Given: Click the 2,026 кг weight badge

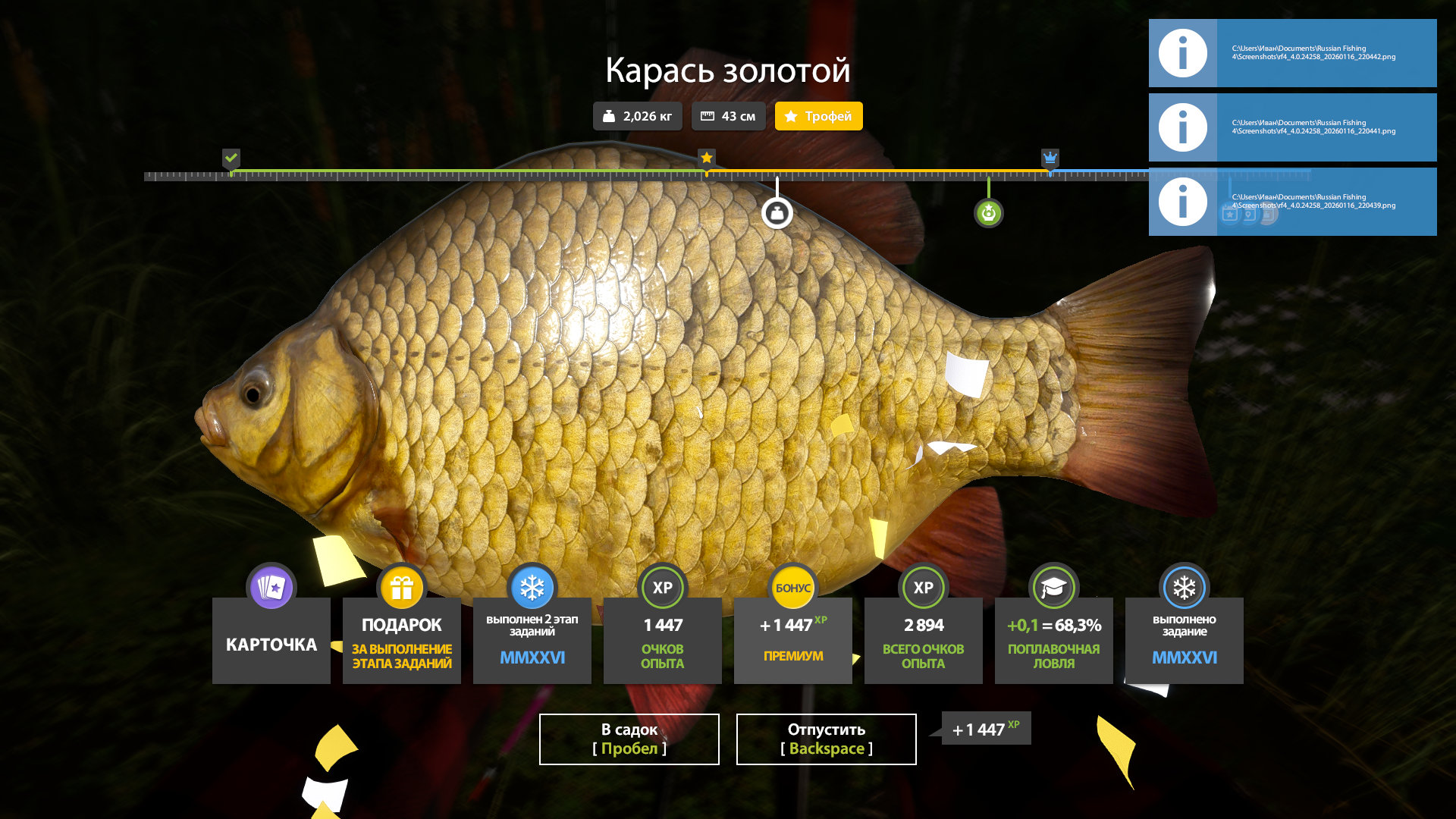Looking at the screenshot, I should (x=637, y=116).
